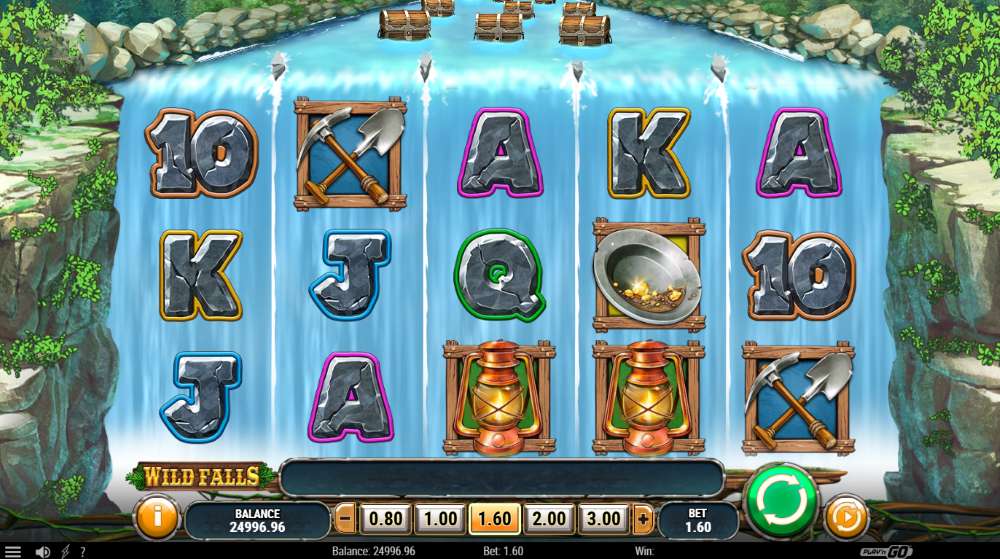The height and width of the screenshot is (559, 1000).
Task: Set the bet to 2.00
Action: tap(549, 519)
